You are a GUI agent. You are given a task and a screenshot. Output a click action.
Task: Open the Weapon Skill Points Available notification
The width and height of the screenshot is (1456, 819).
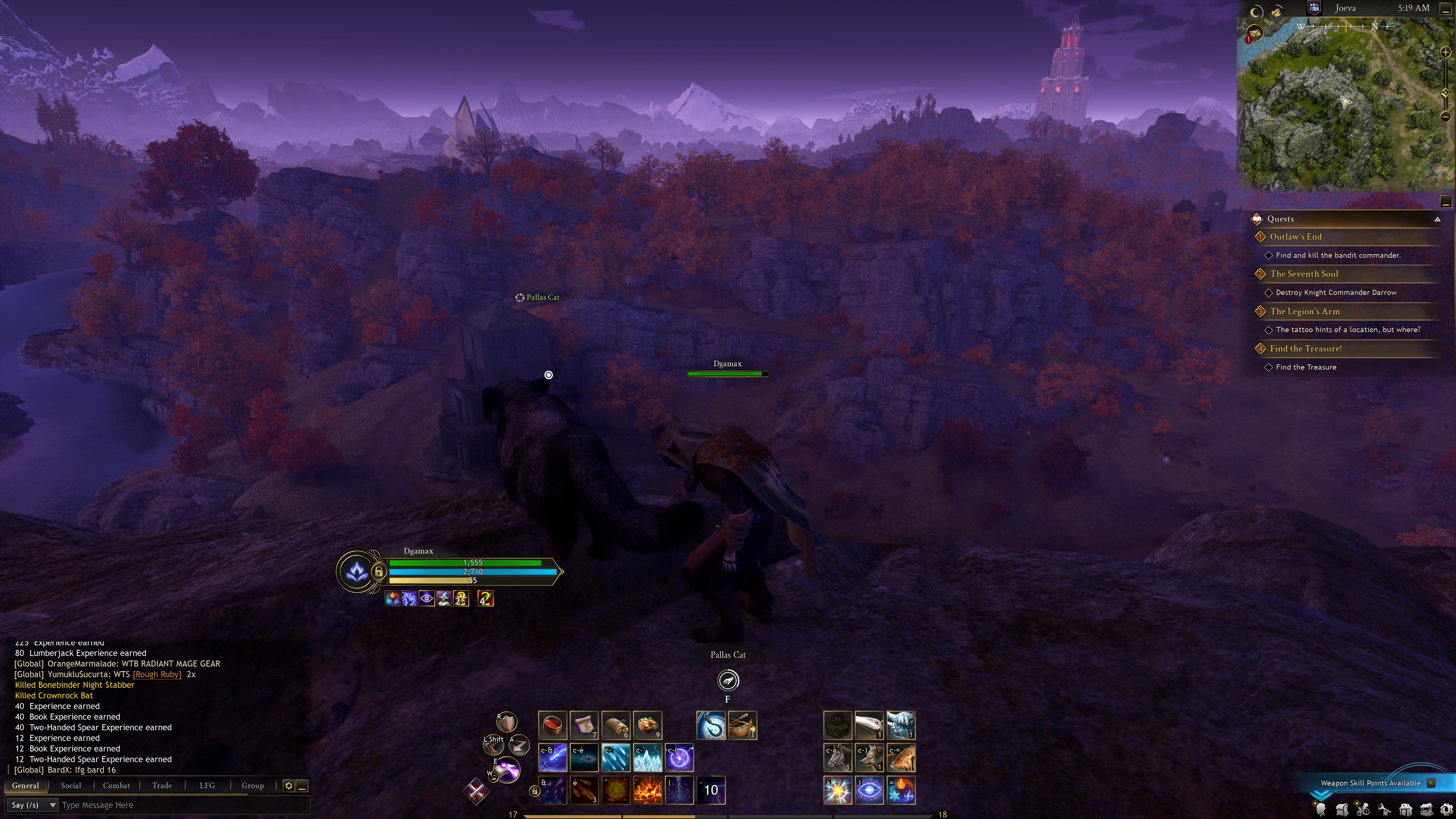click(x=1370, y=783)
